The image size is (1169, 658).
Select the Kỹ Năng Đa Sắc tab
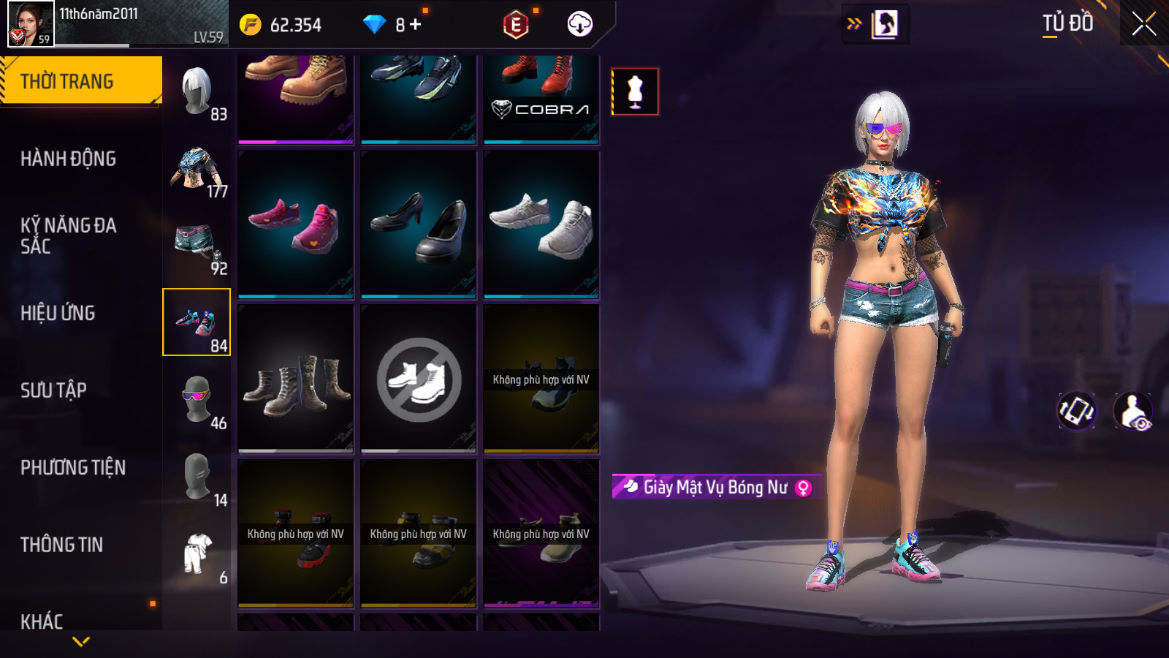[x=69, y=235]
